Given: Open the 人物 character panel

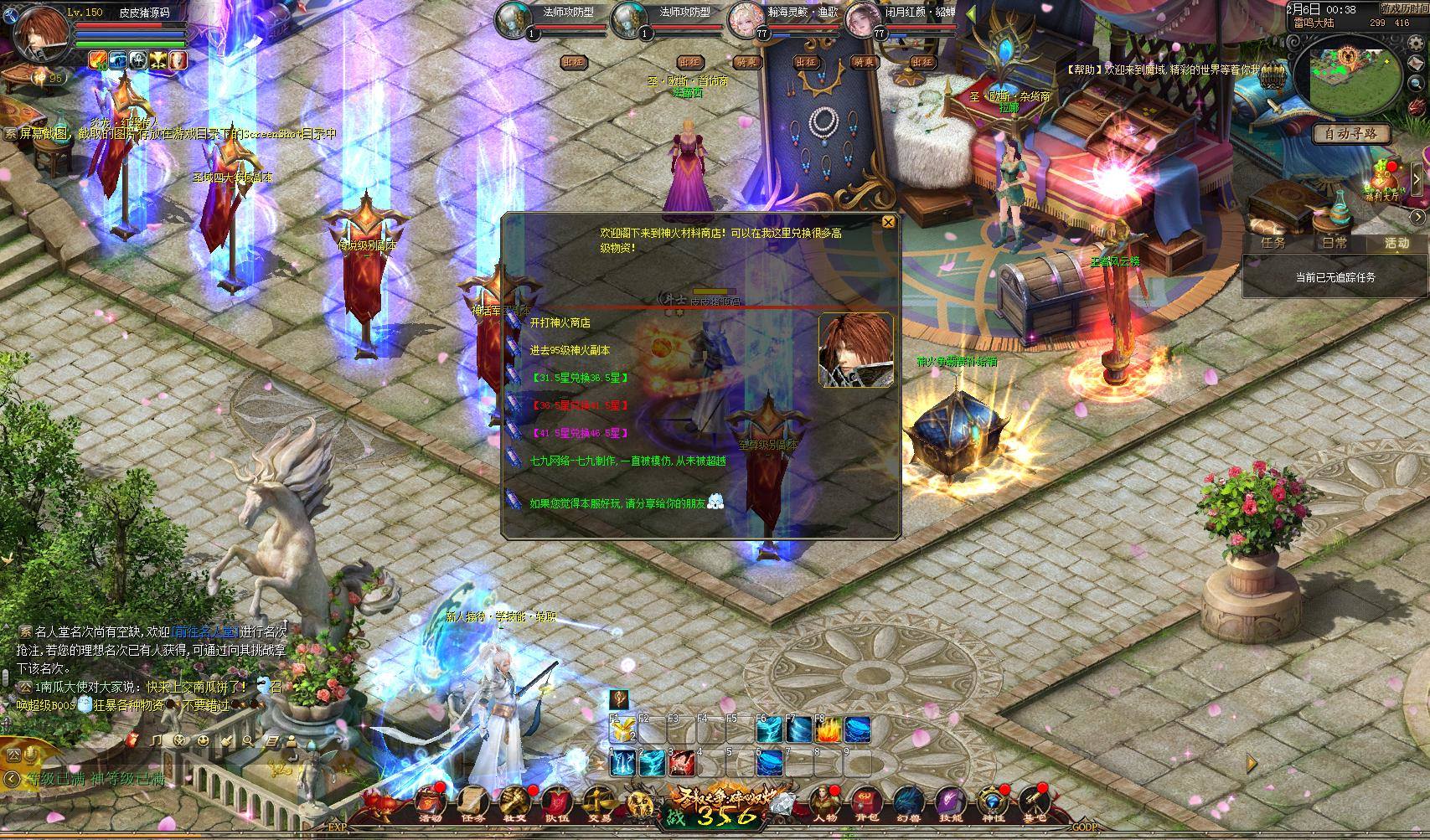Looking at the screenshot, I should pos(824,806).
